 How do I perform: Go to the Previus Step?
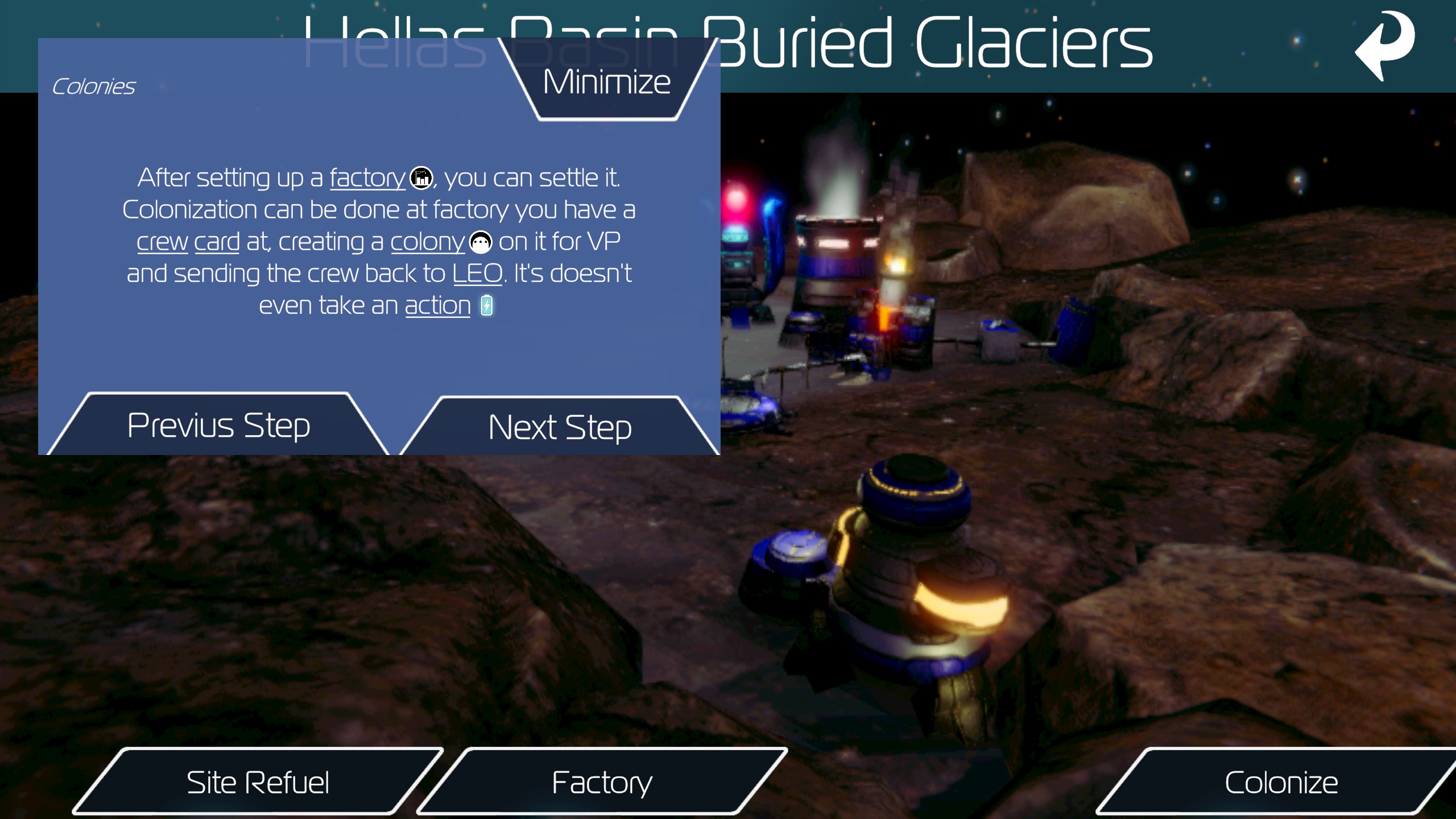[218, 425]
